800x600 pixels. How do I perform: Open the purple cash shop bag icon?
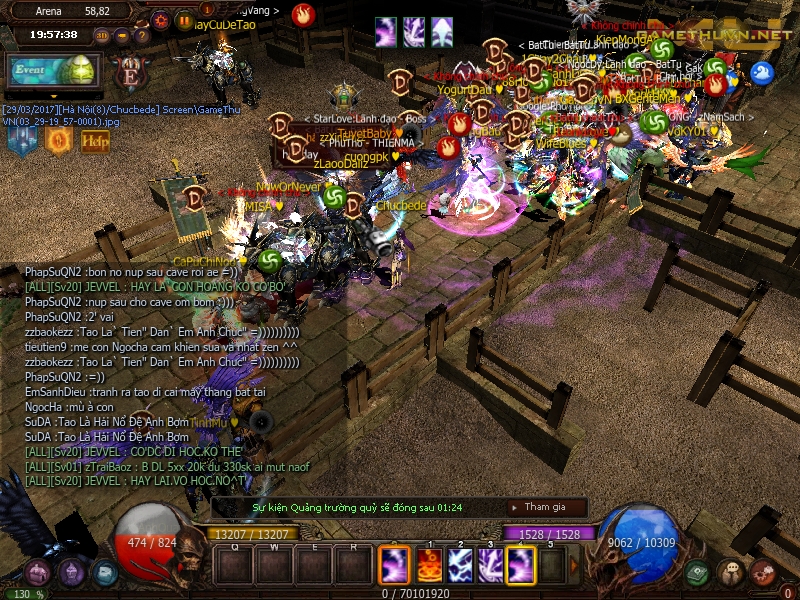(71, 573)
